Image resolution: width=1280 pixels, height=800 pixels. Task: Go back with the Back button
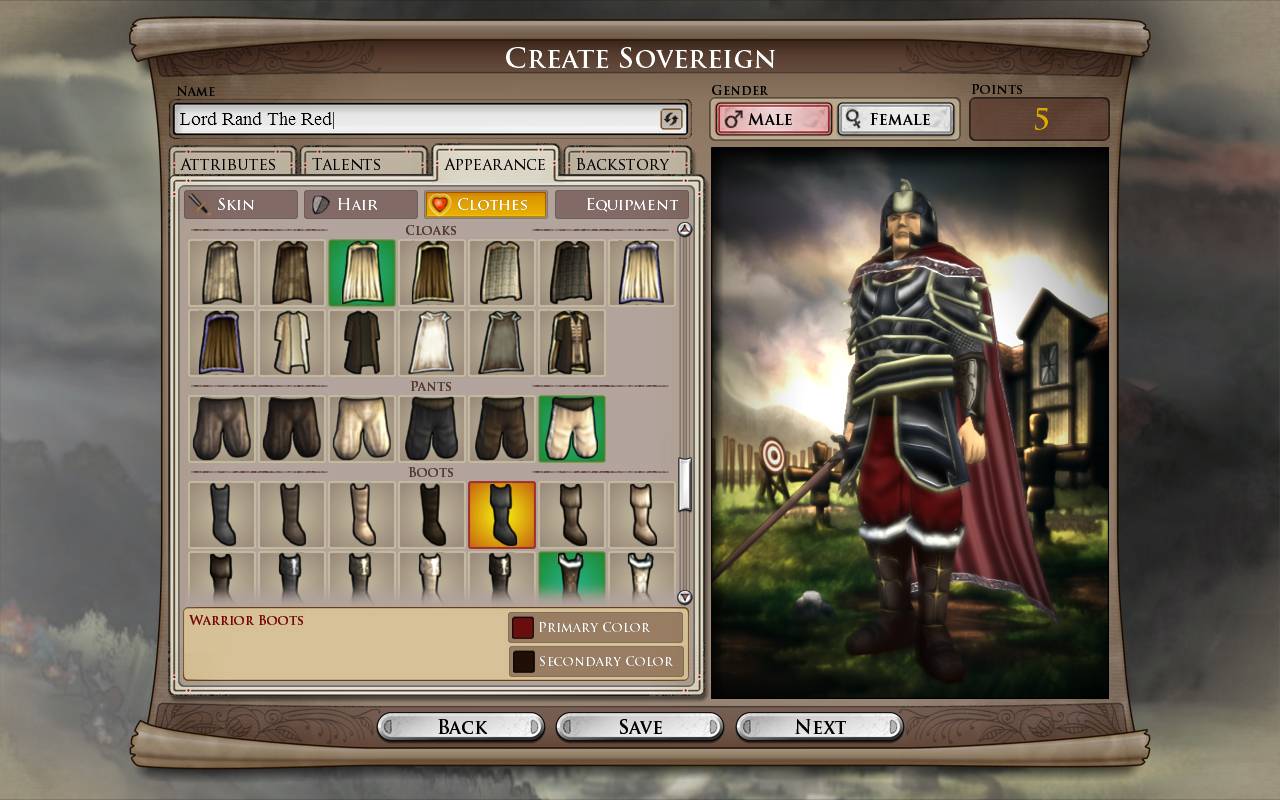coord(461,727)
